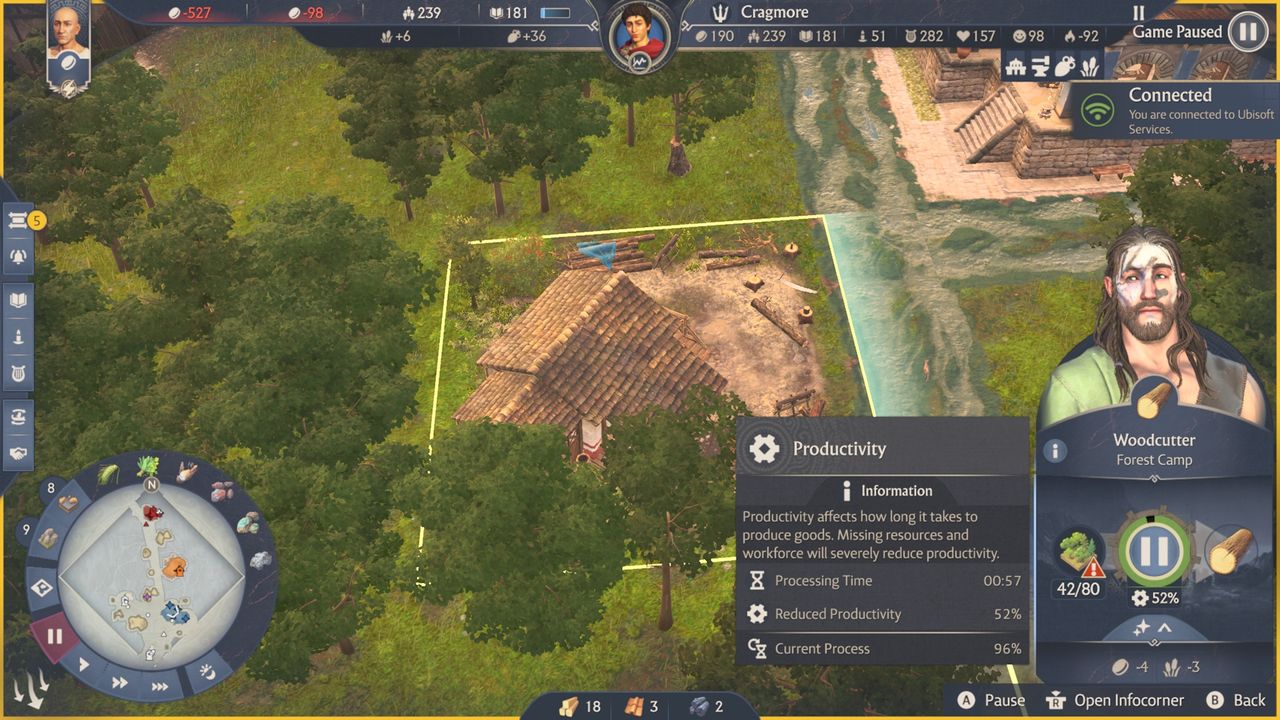Pause the Woodcutter's production
Viewport: 1280px width, 720px height.
click(x=1155, y=547)
